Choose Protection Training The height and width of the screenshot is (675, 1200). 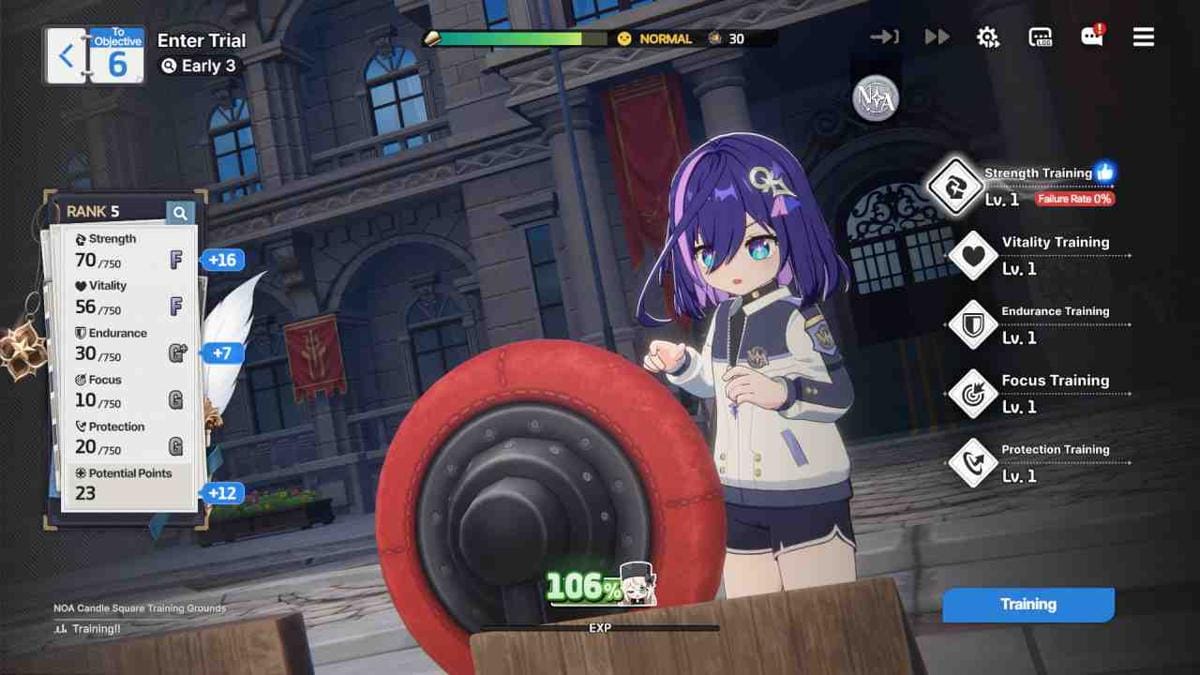pos(973,462)
